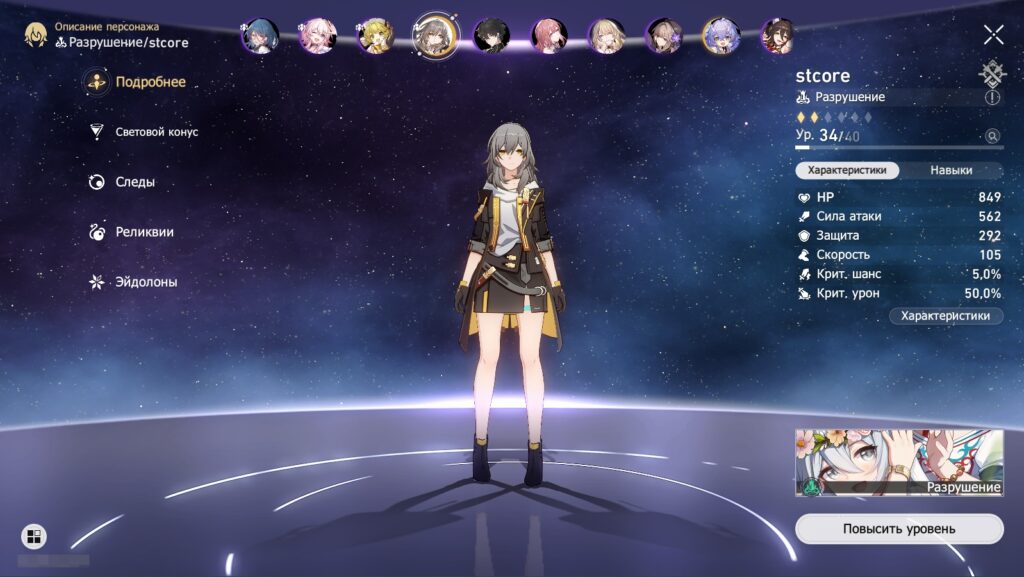Screen dimensions: 1024x577
Task: Click the Повысить уровень level-up button
Action: click(x=898, y=528)
